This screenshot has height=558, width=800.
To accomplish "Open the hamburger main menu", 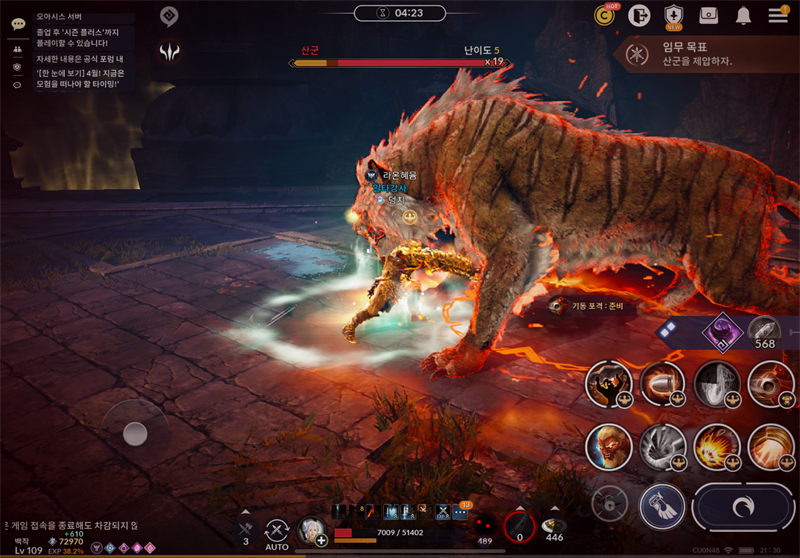I will coord(778,15).
